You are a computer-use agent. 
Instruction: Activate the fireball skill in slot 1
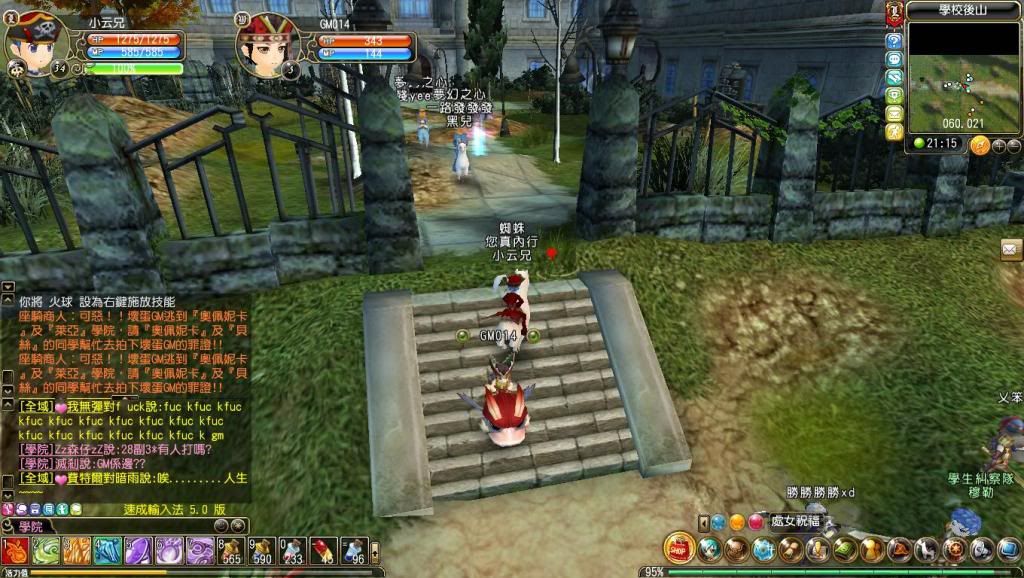coord(15,551)
